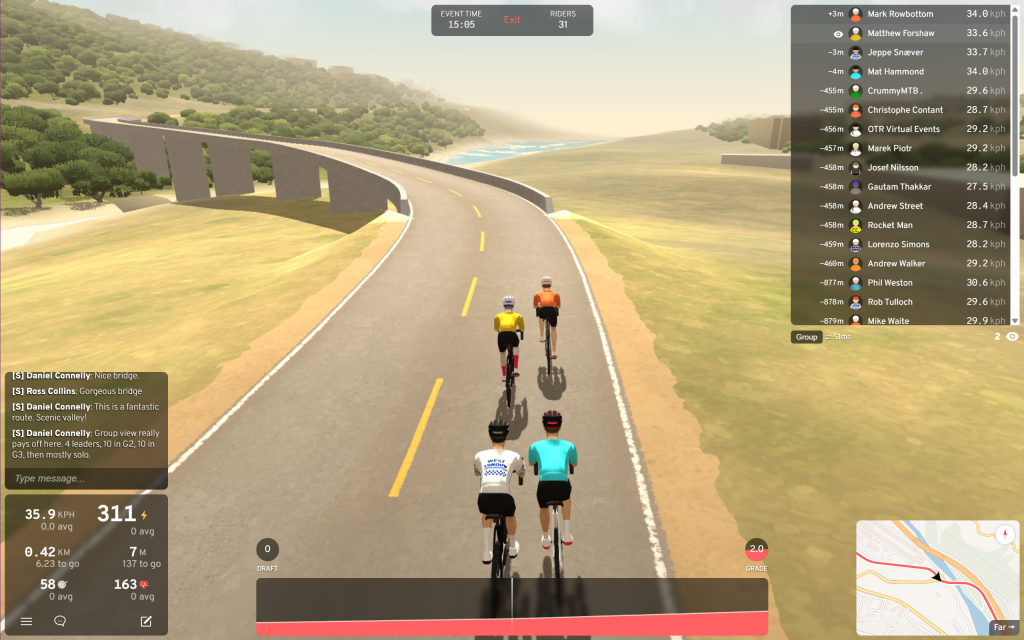Exit the event using the red Exit button
This screenshot has height=640, width=1024.
pos(512,20)
